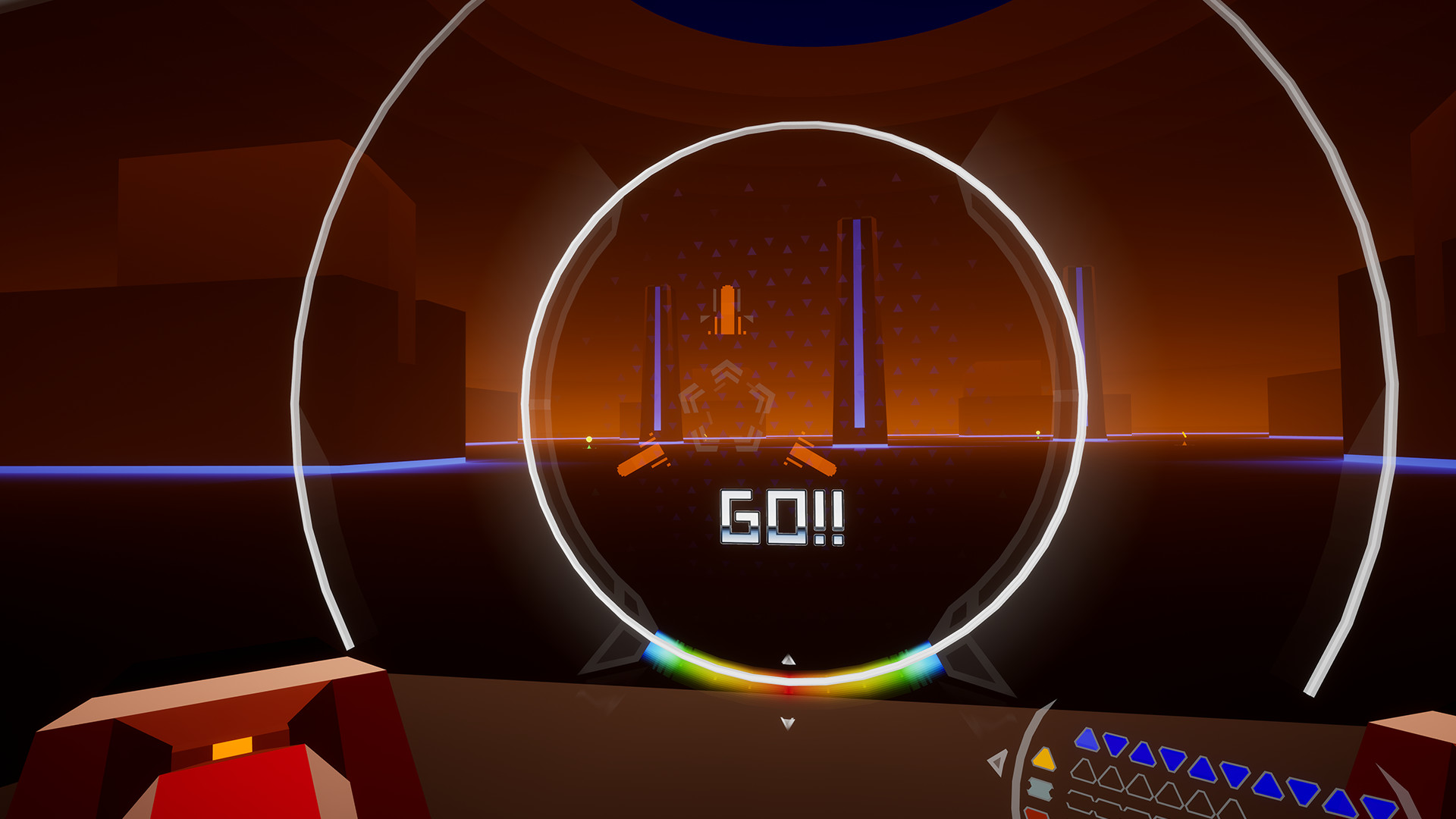The height and width of the screenshot is (819, 1456).
Task: Toggle the first lit blue triangle indicator
Action: (1087, 739)
